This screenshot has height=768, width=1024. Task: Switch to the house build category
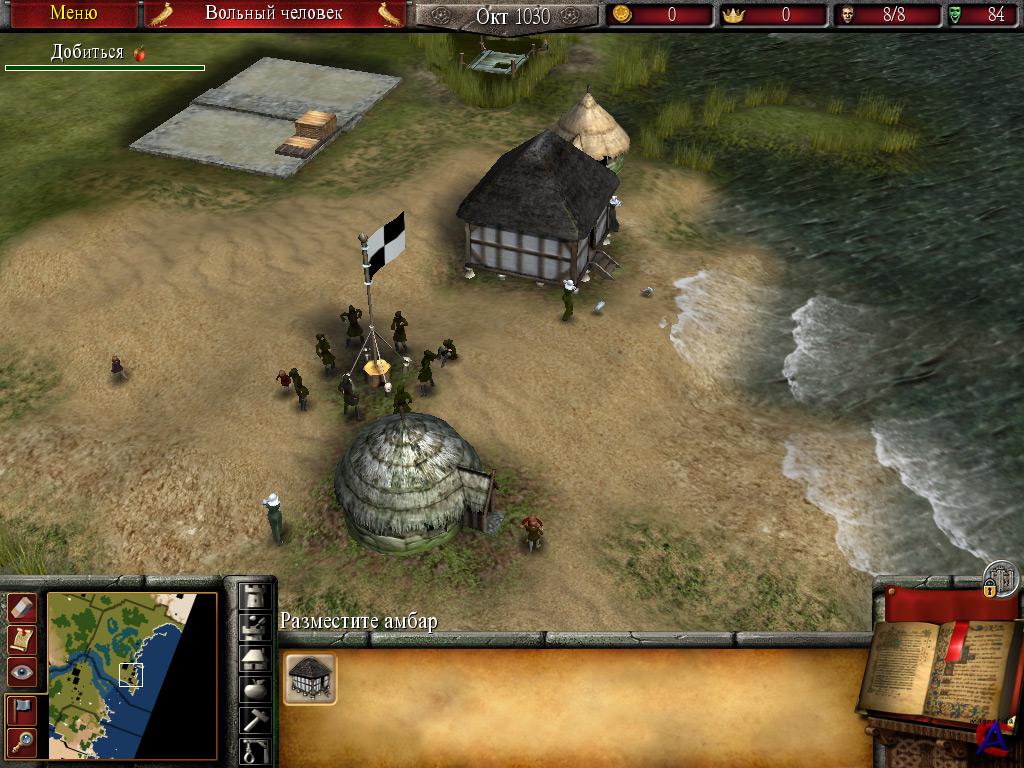pos(255,658)
